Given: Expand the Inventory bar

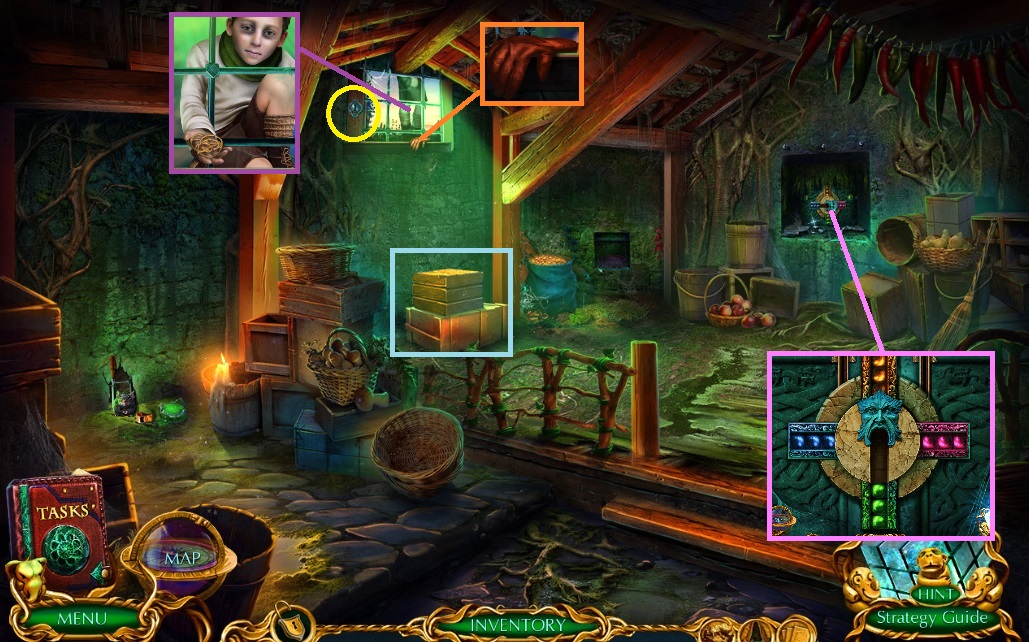Looking at the screenshot, I should coord(517,625).
